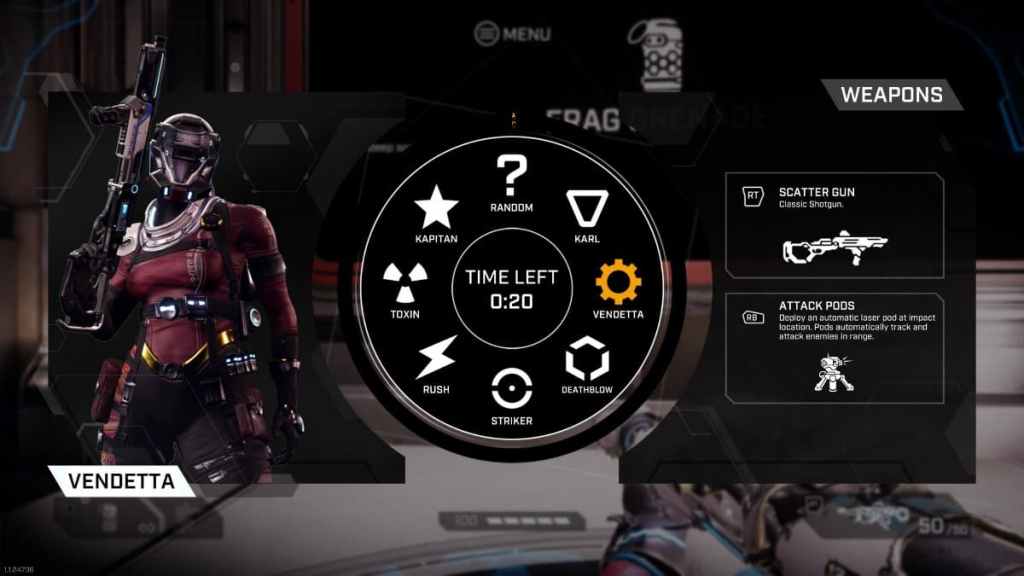Choose the Kapitan star icon
The width and height of the screenshot is (1024, 576).
(x=436, y=208)
